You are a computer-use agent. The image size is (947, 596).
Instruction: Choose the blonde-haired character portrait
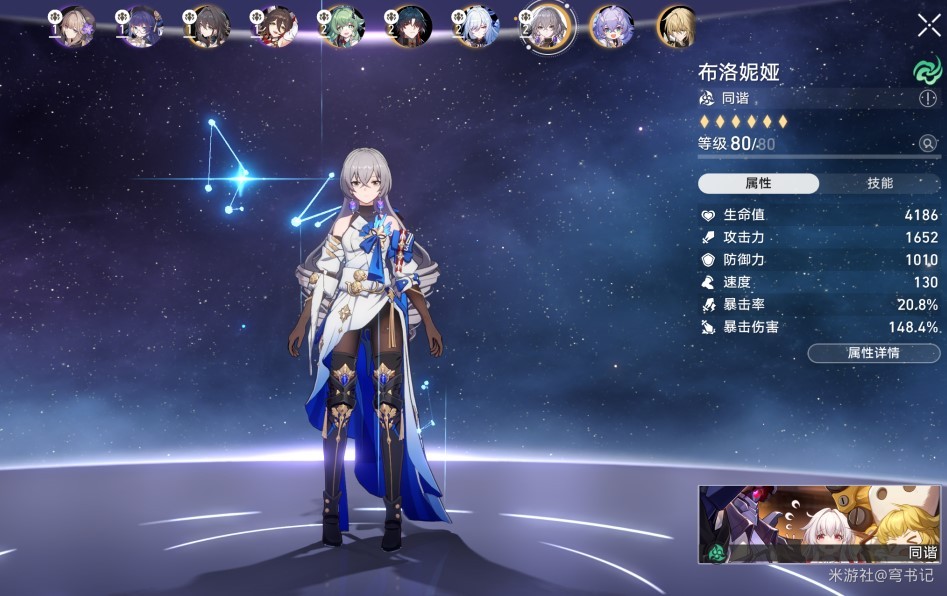pos(677,27)
